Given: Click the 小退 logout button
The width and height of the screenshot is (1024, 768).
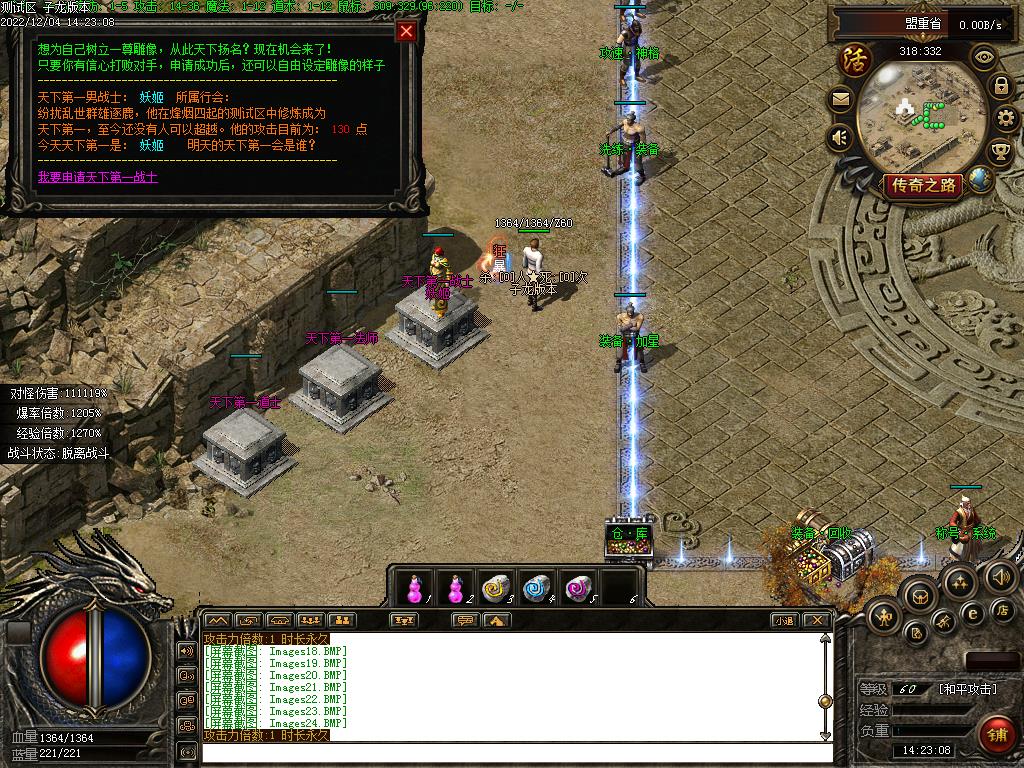Looking at the screenshot, I should 784,620.
